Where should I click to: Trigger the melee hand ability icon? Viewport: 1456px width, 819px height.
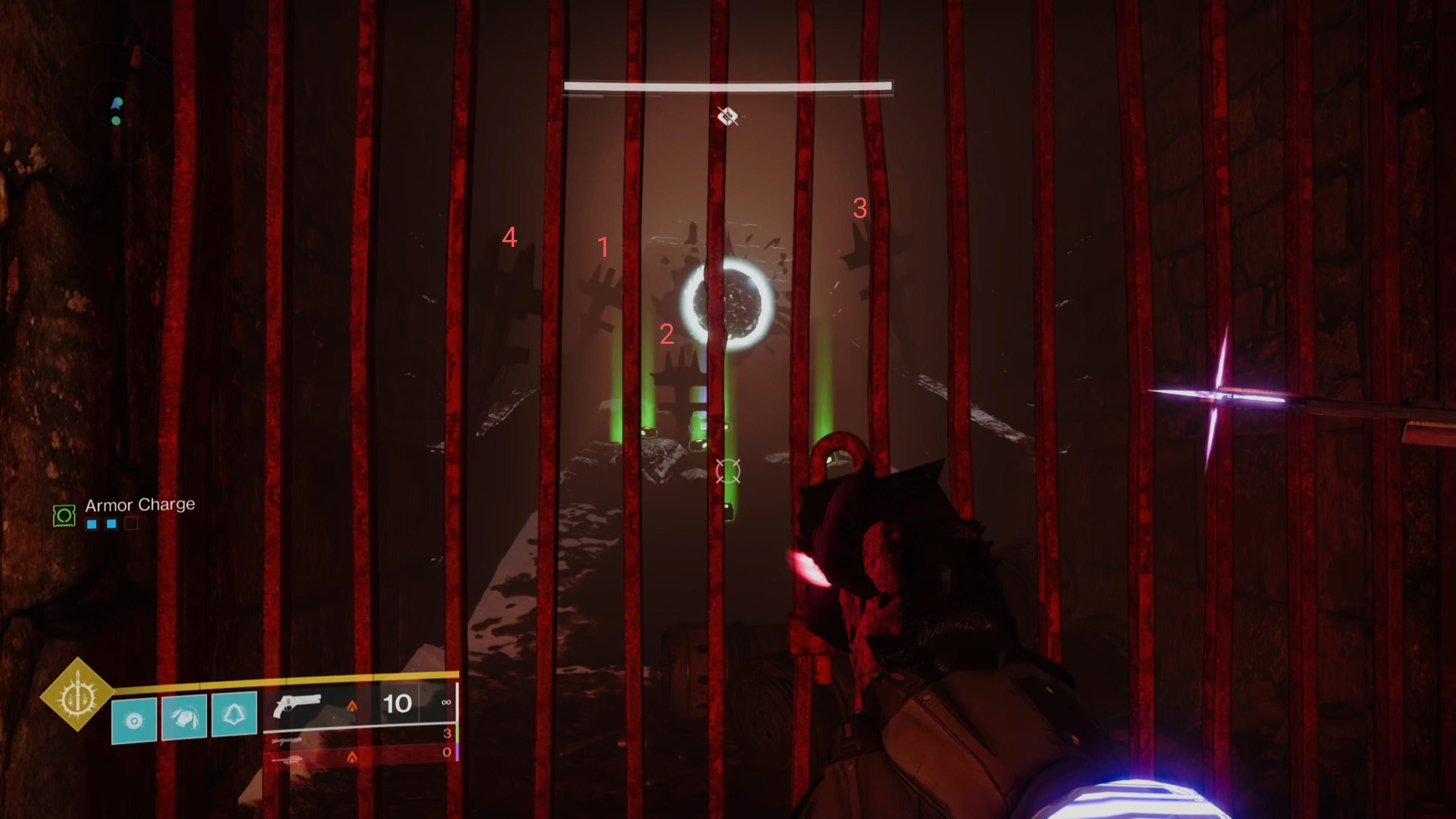[x=184, y=717]
